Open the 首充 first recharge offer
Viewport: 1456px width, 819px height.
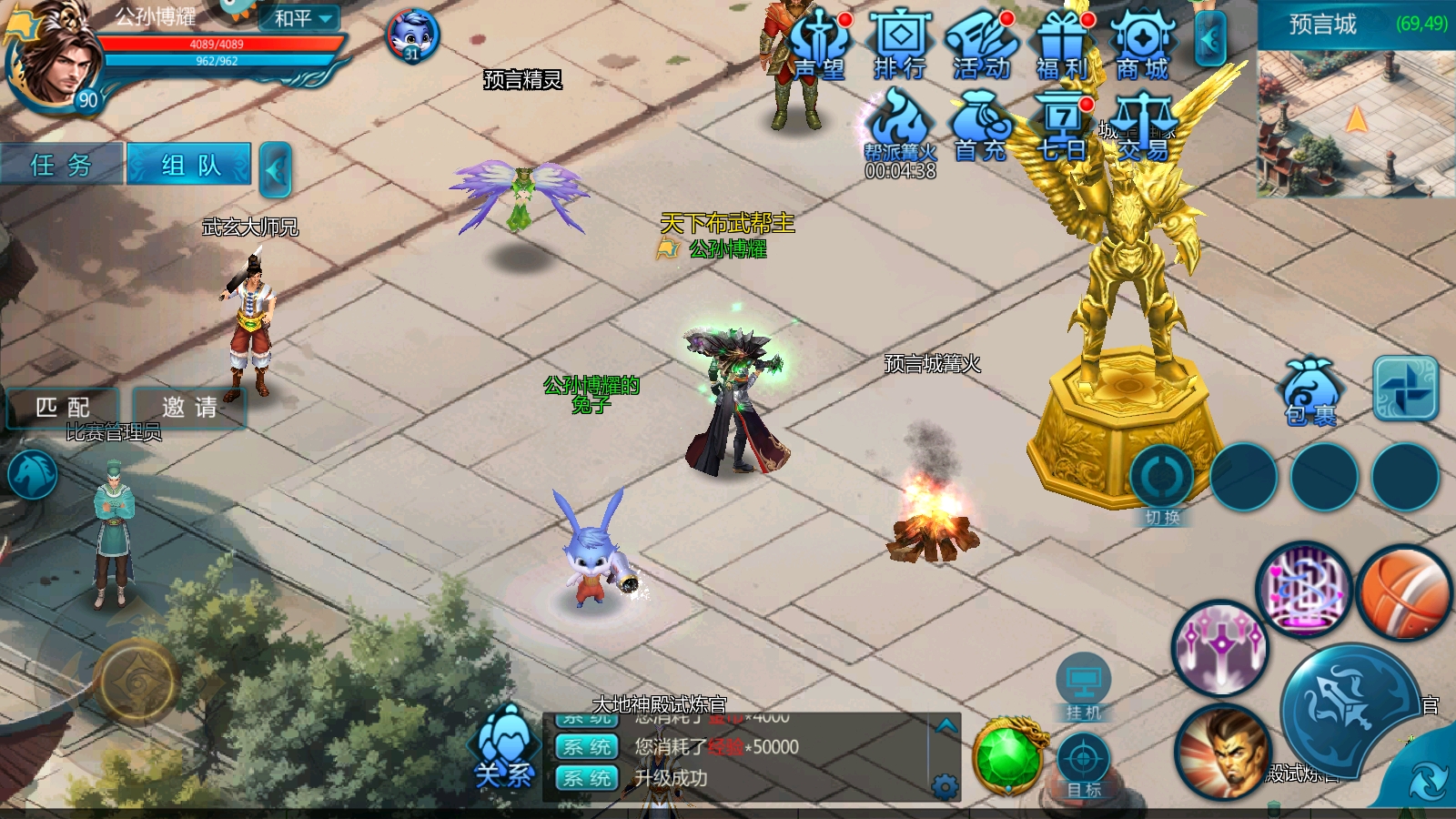tap(979, 128)
